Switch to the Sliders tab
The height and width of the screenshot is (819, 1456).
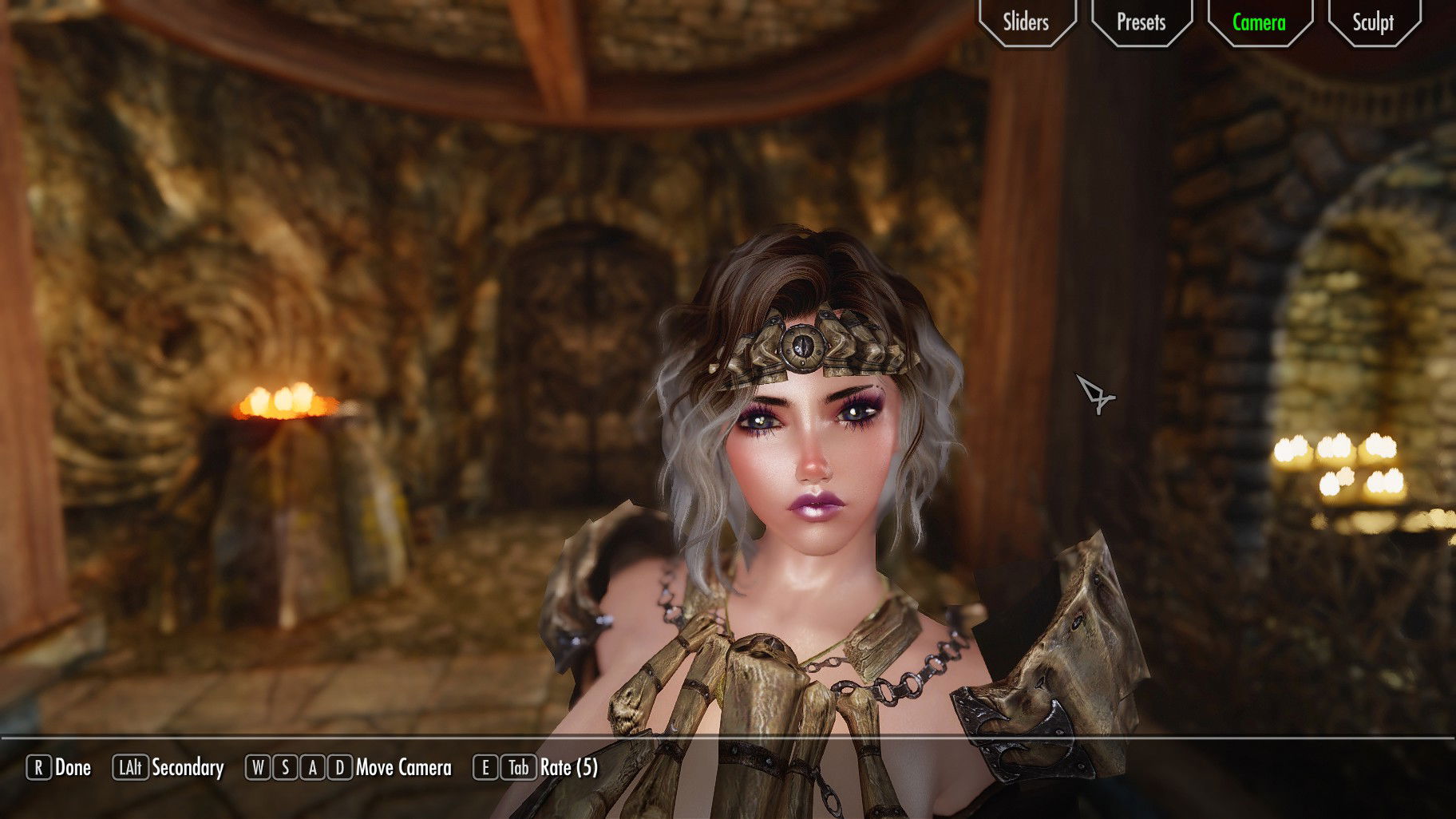click(1026, 22)
